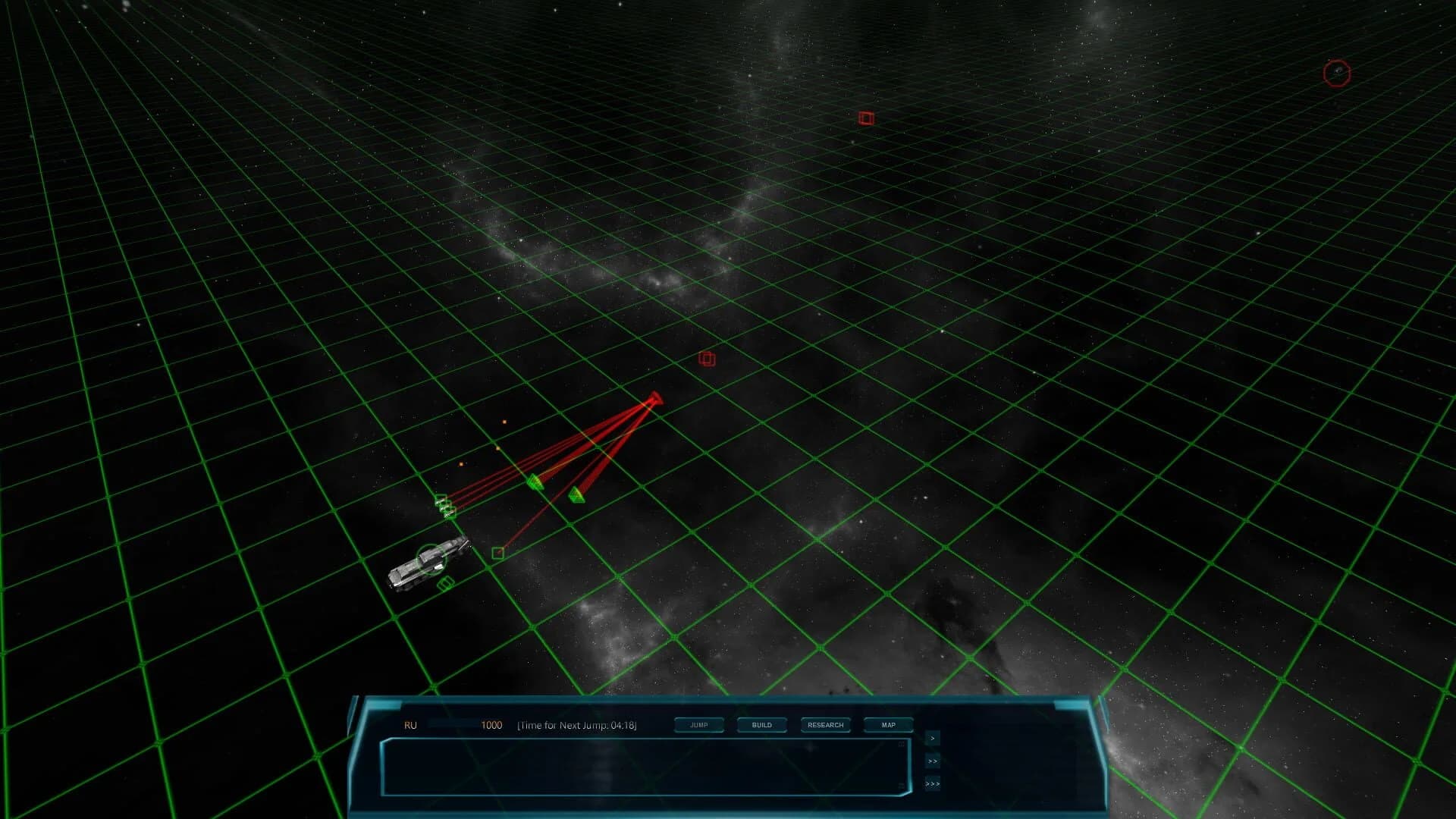Click the green waypoint square near the carrier

498,552
